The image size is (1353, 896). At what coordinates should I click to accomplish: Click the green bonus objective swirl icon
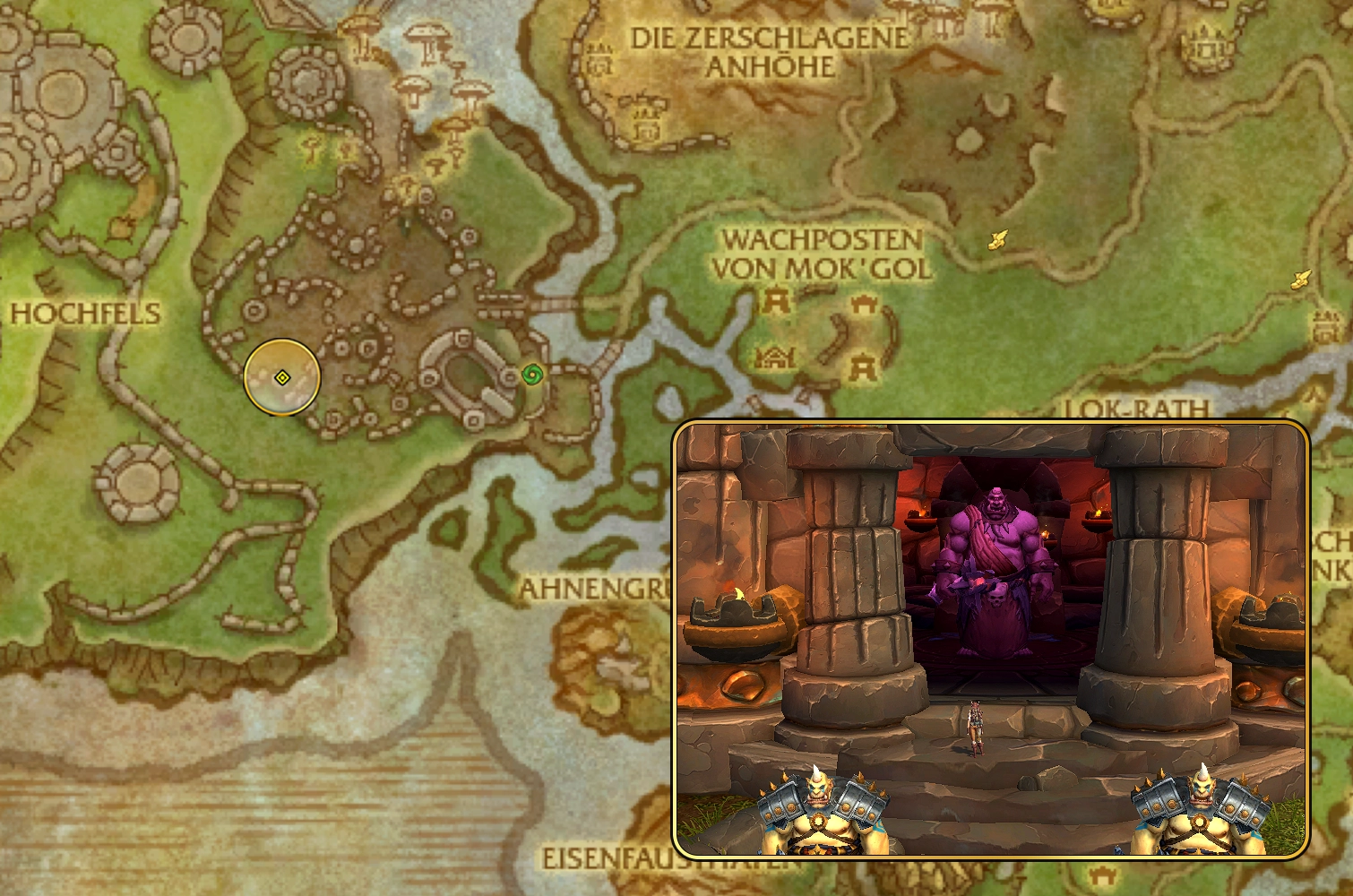point(530,376)
